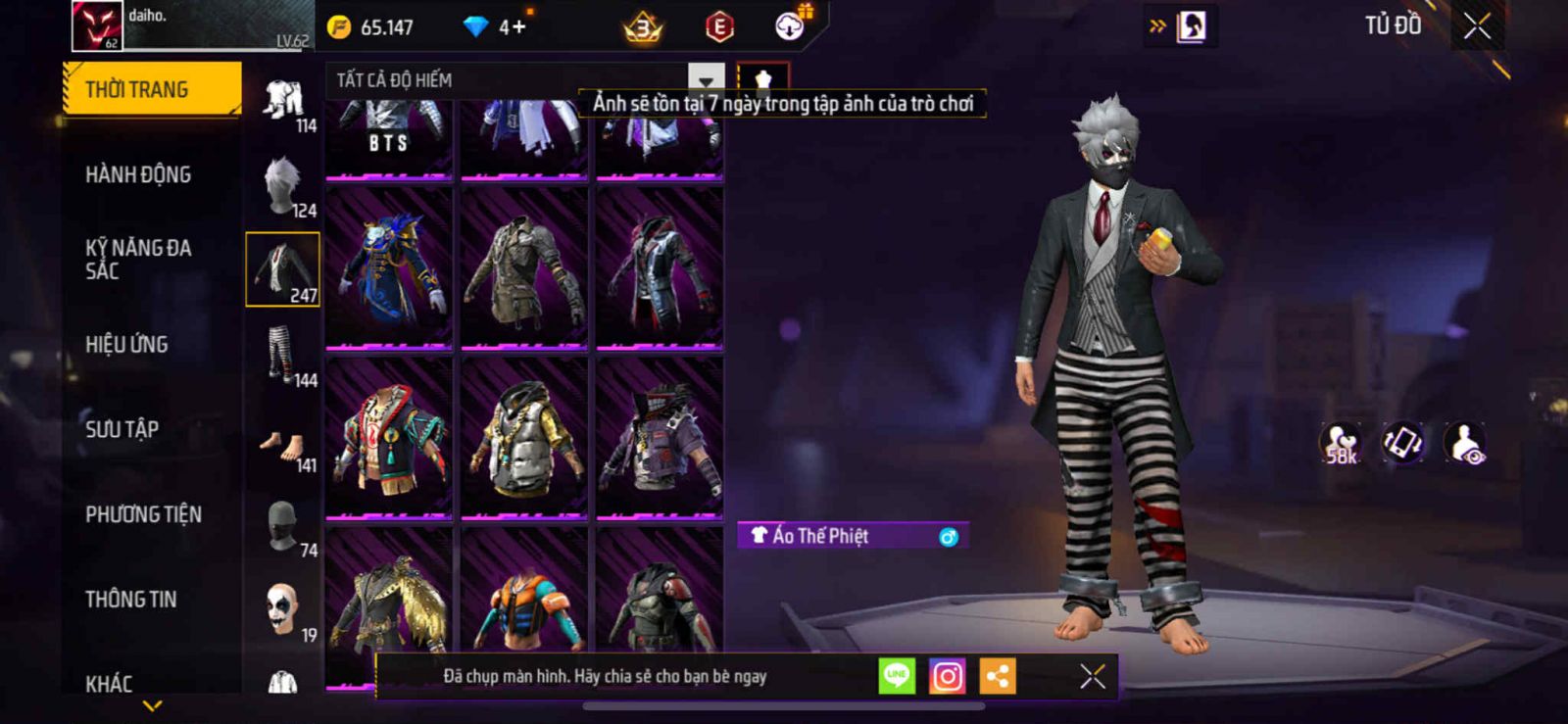Open the Tất Cả Độ Hiếm dropdown
The width and height of the screenshot is (1568, 724).
706,79
